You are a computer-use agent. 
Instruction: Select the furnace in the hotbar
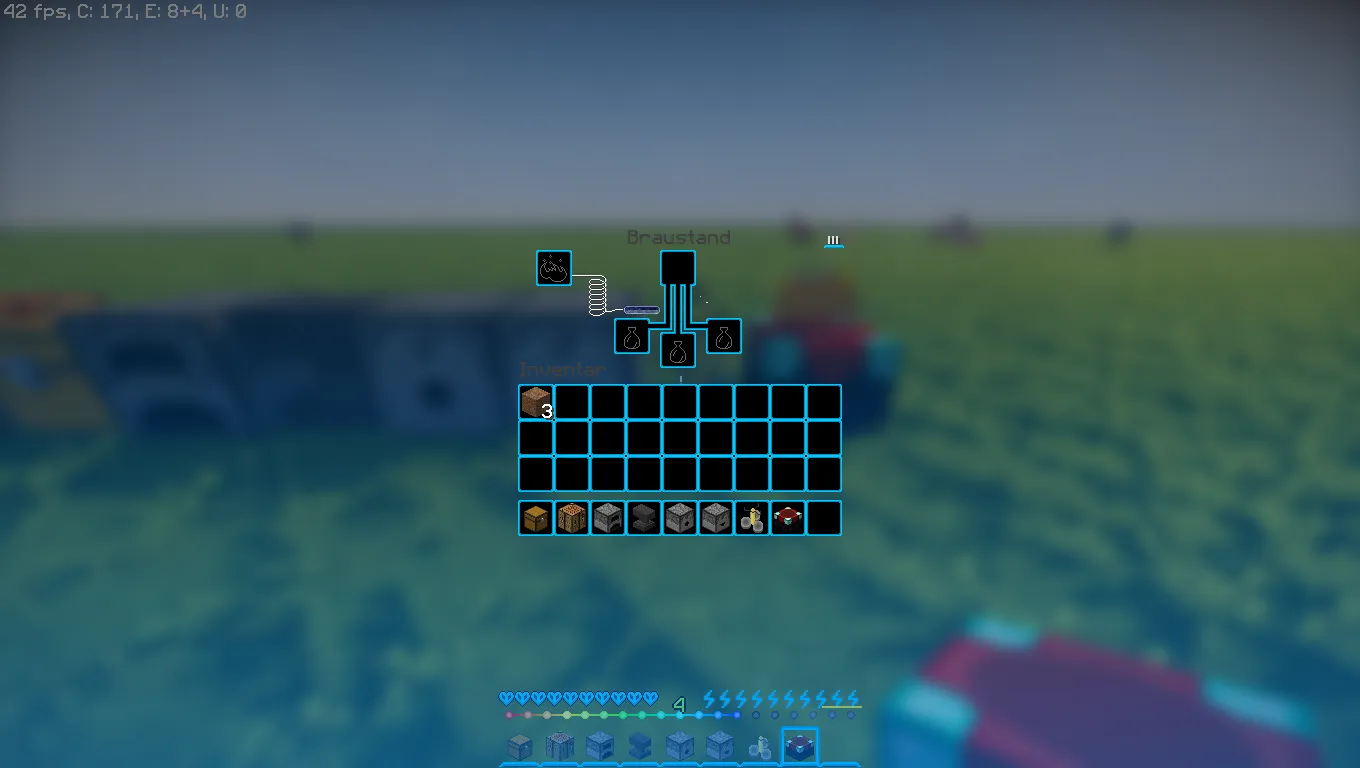point(607,517)
